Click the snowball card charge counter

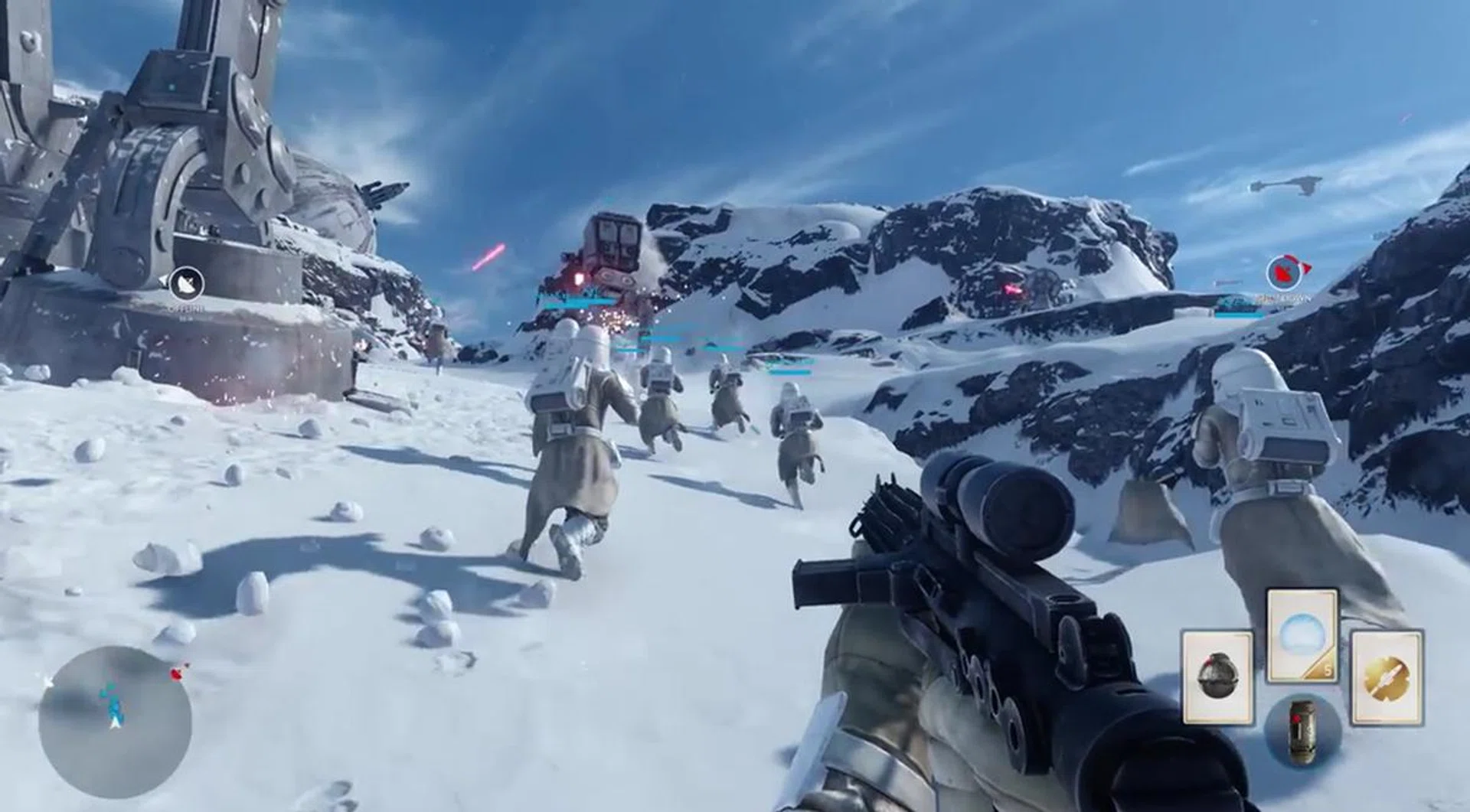(1327, 670)
